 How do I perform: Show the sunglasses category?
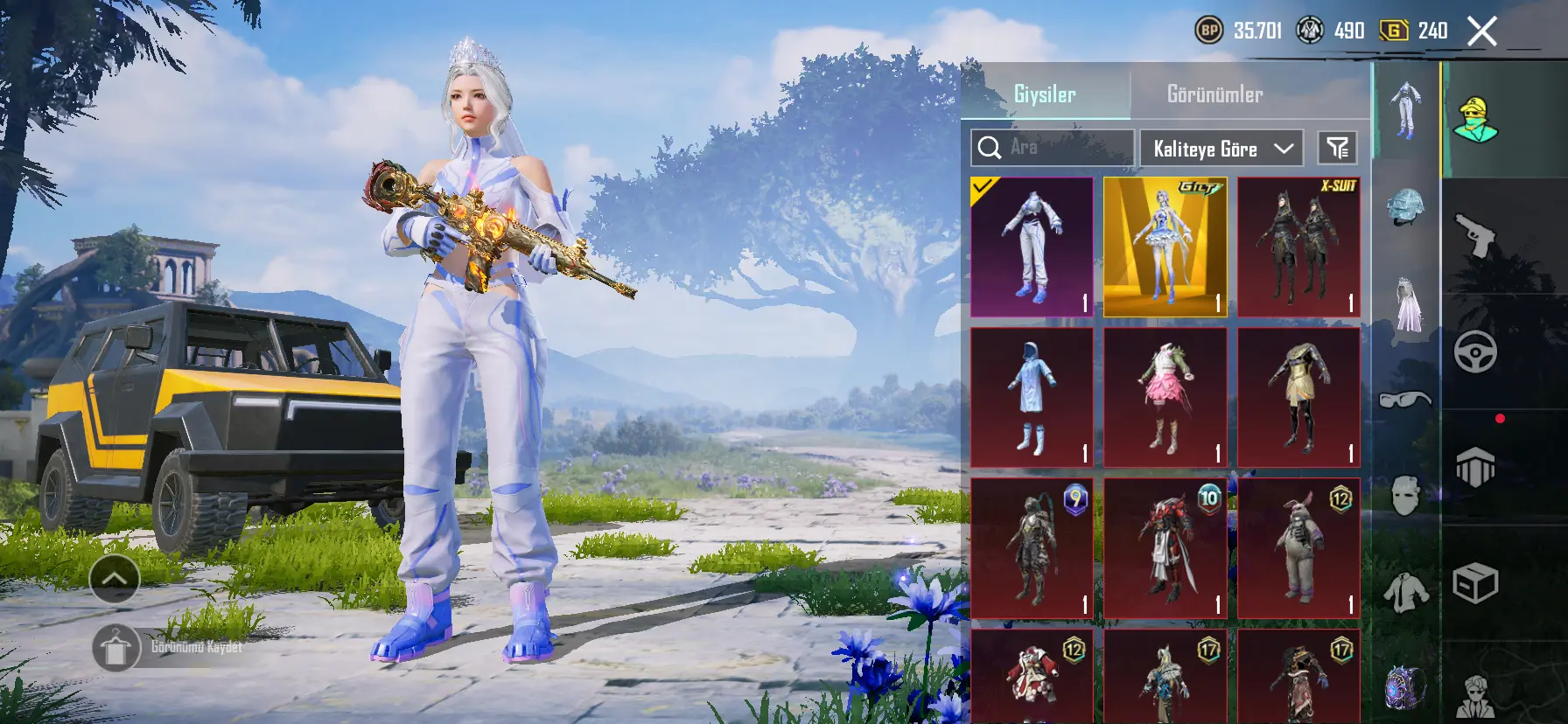pyautogui.click(x=1405, y=400)
